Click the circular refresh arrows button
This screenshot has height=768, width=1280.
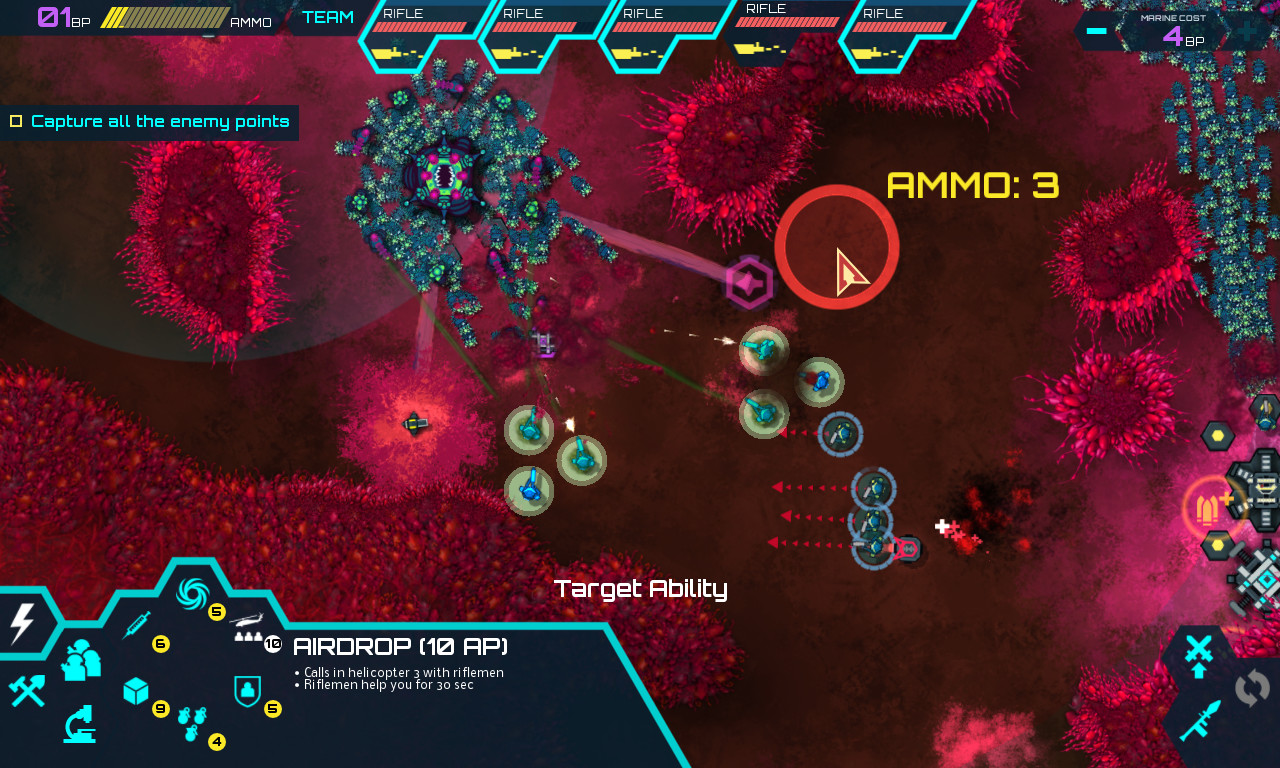coord(1251,687)
